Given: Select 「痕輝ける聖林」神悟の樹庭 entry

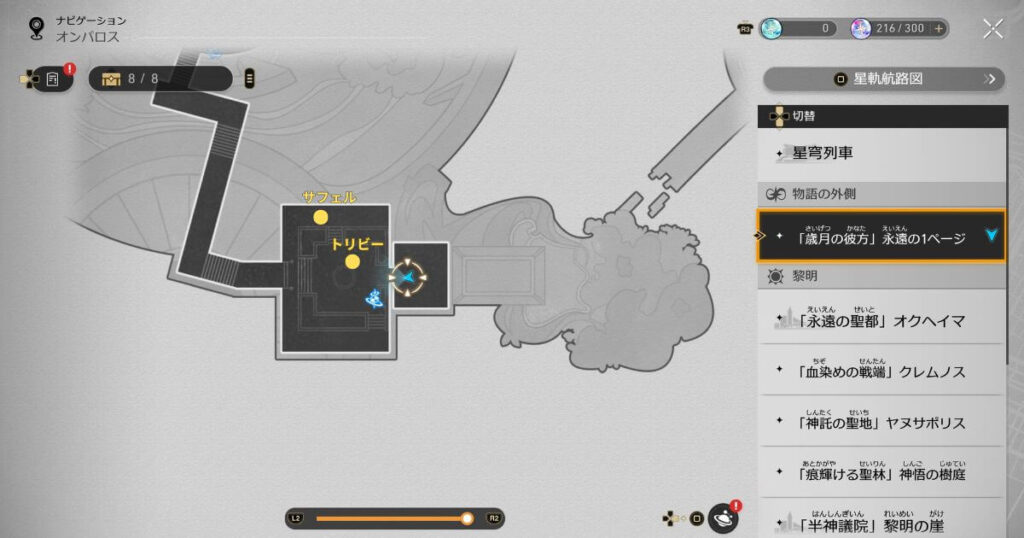Looking at the screenshot, I should (880, 472).
